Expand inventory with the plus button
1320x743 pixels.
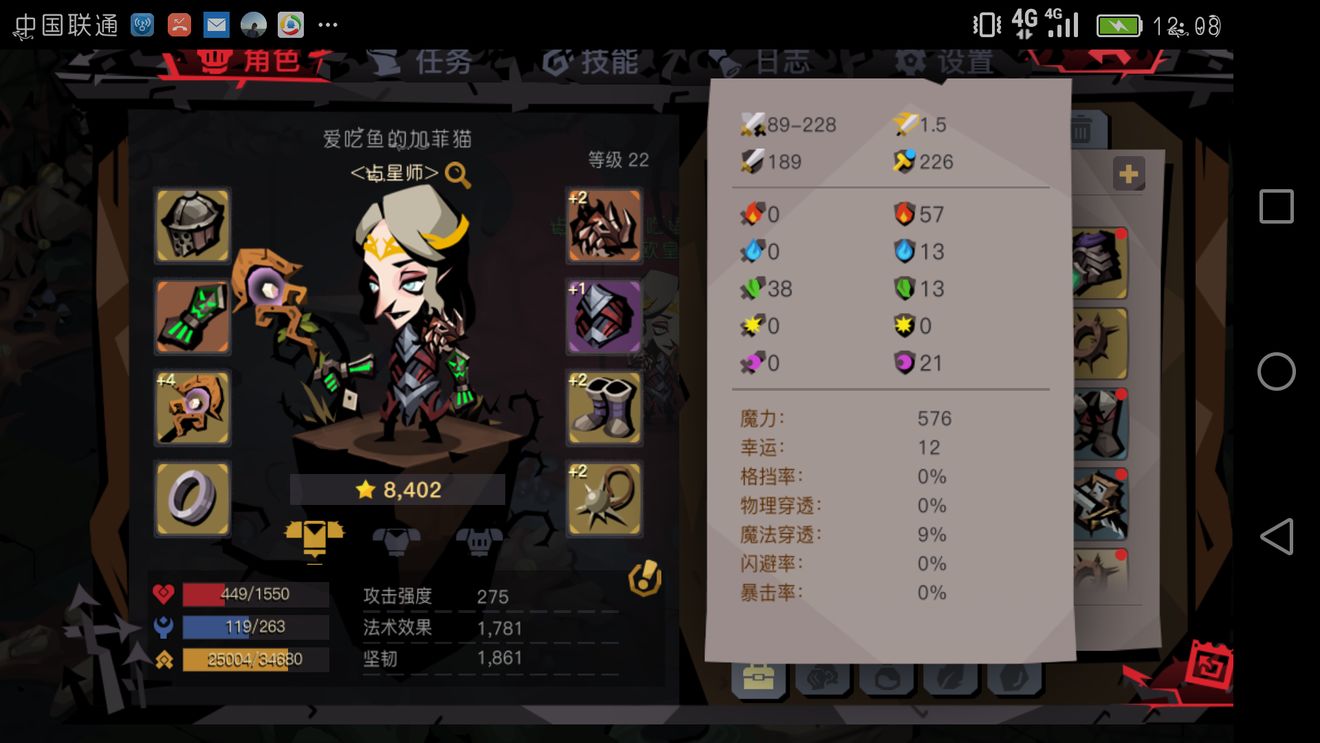click(x=1128, y=172)
